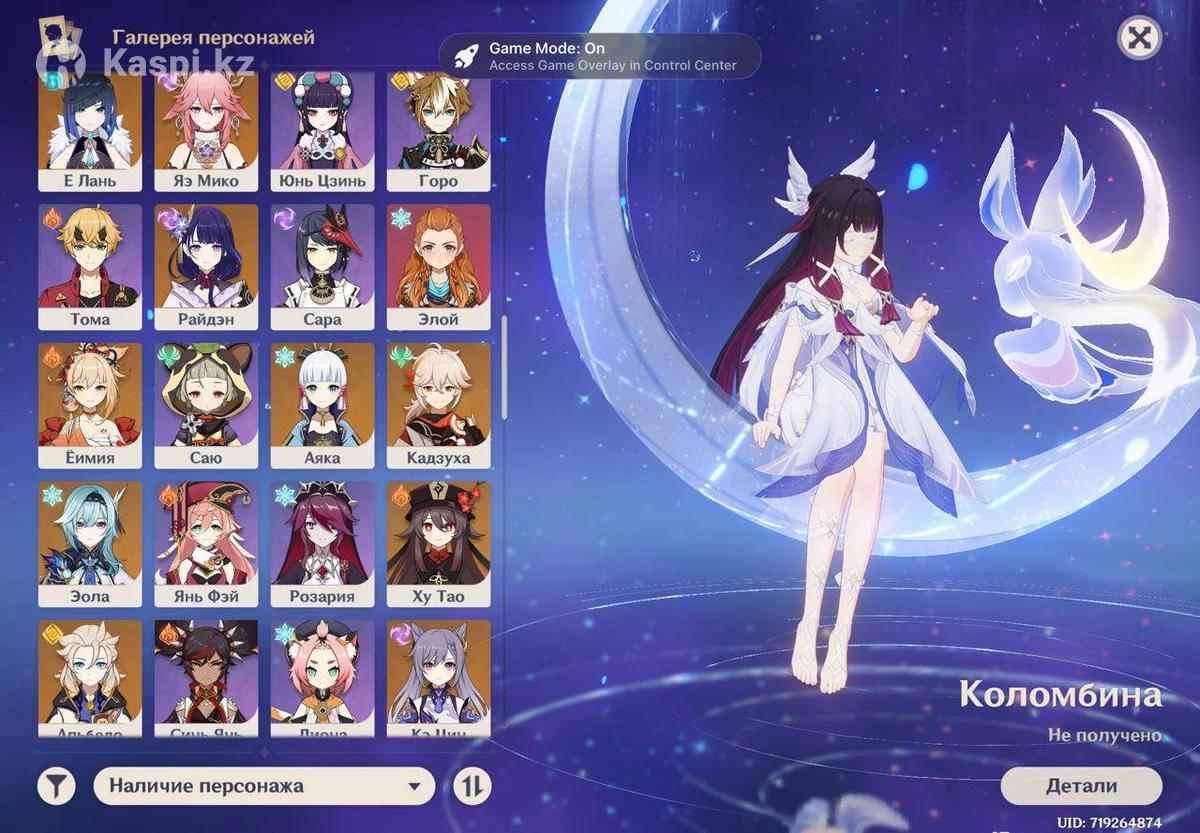Select Е Лань character card

point(90,130)
